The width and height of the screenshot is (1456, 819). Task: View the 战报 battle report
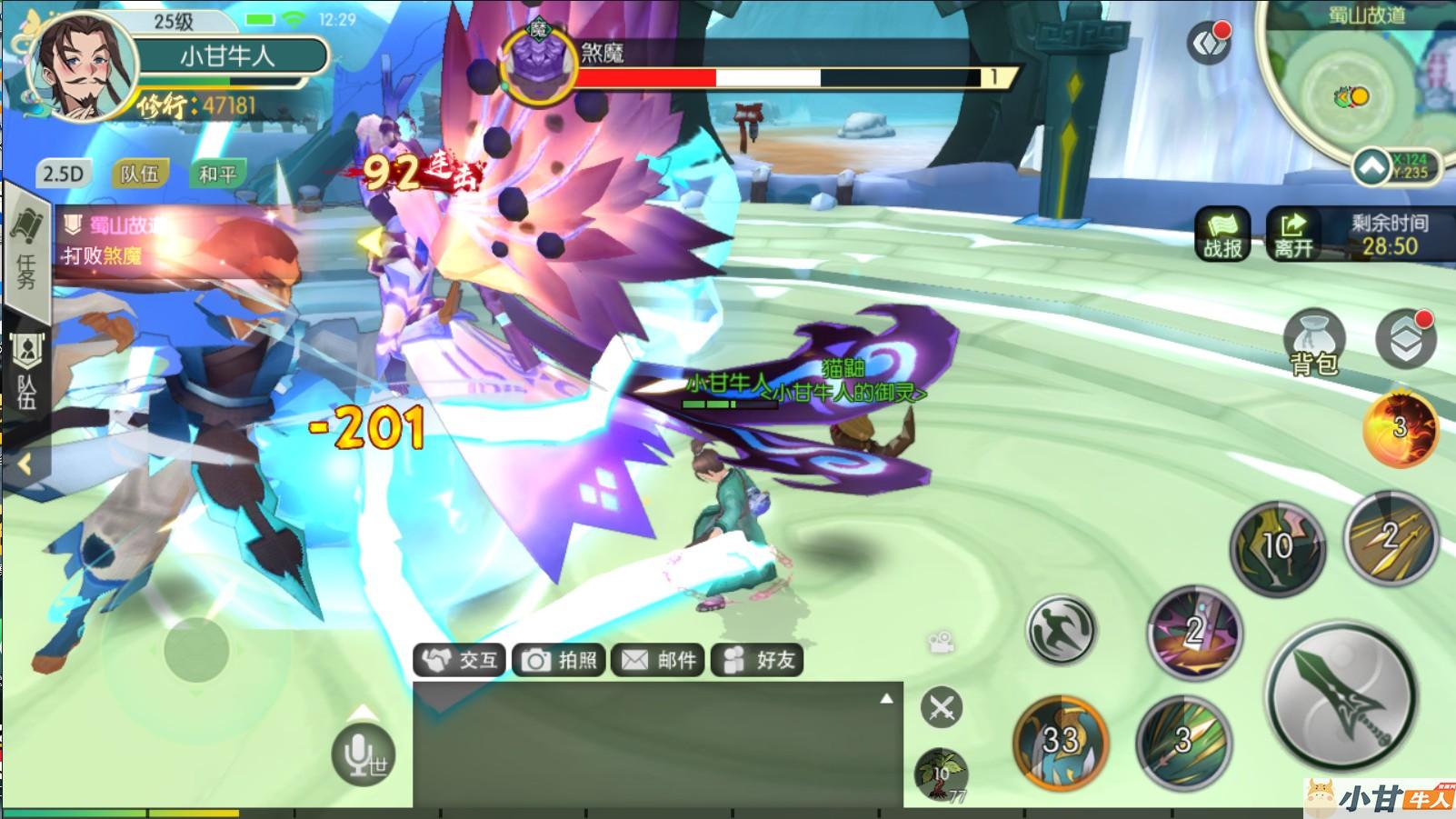tap(1222, 235)
